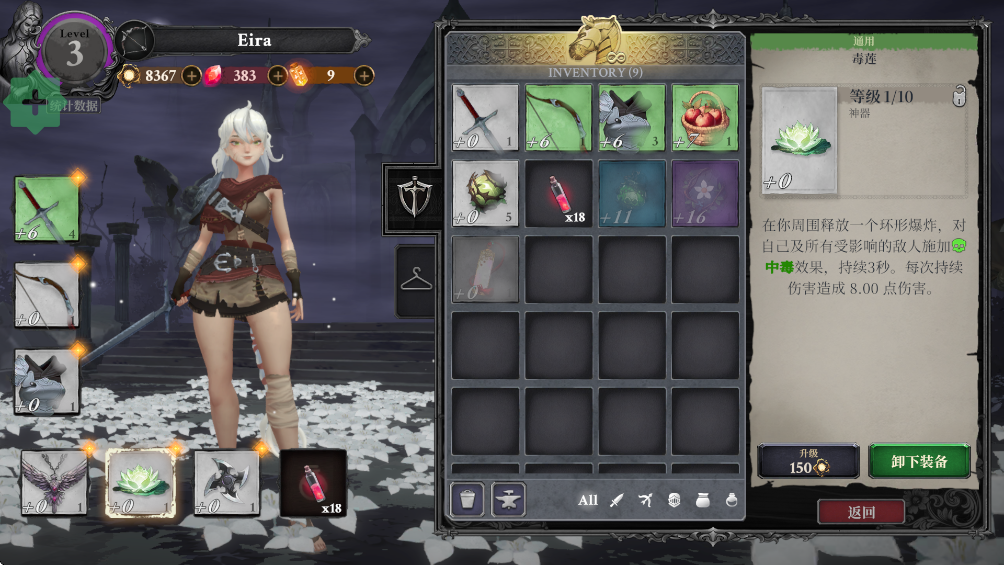Screen dimensions: 1004x565
Task: Filter inventory by bow ranged weapons
Action: click(645, 500)
